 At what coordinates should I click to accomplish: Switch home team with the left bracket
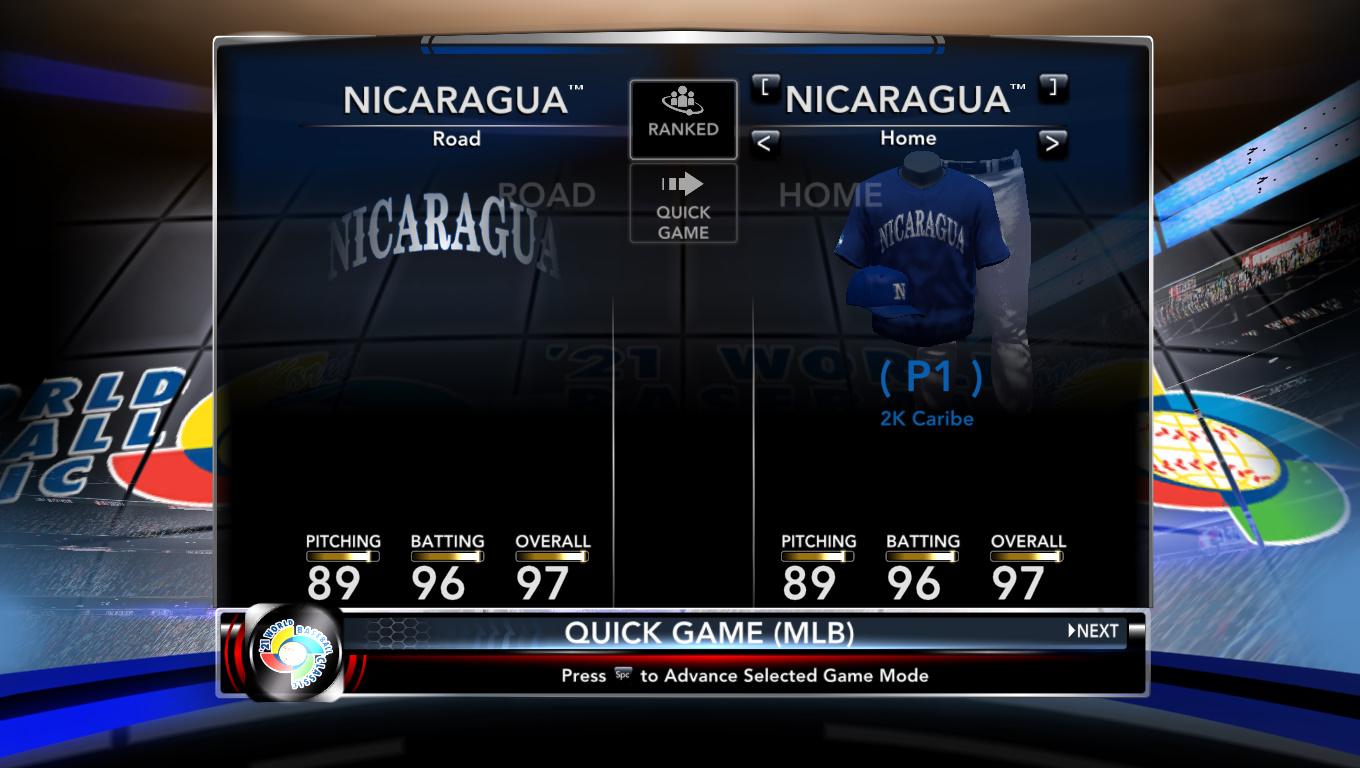[x=765, y=88]
